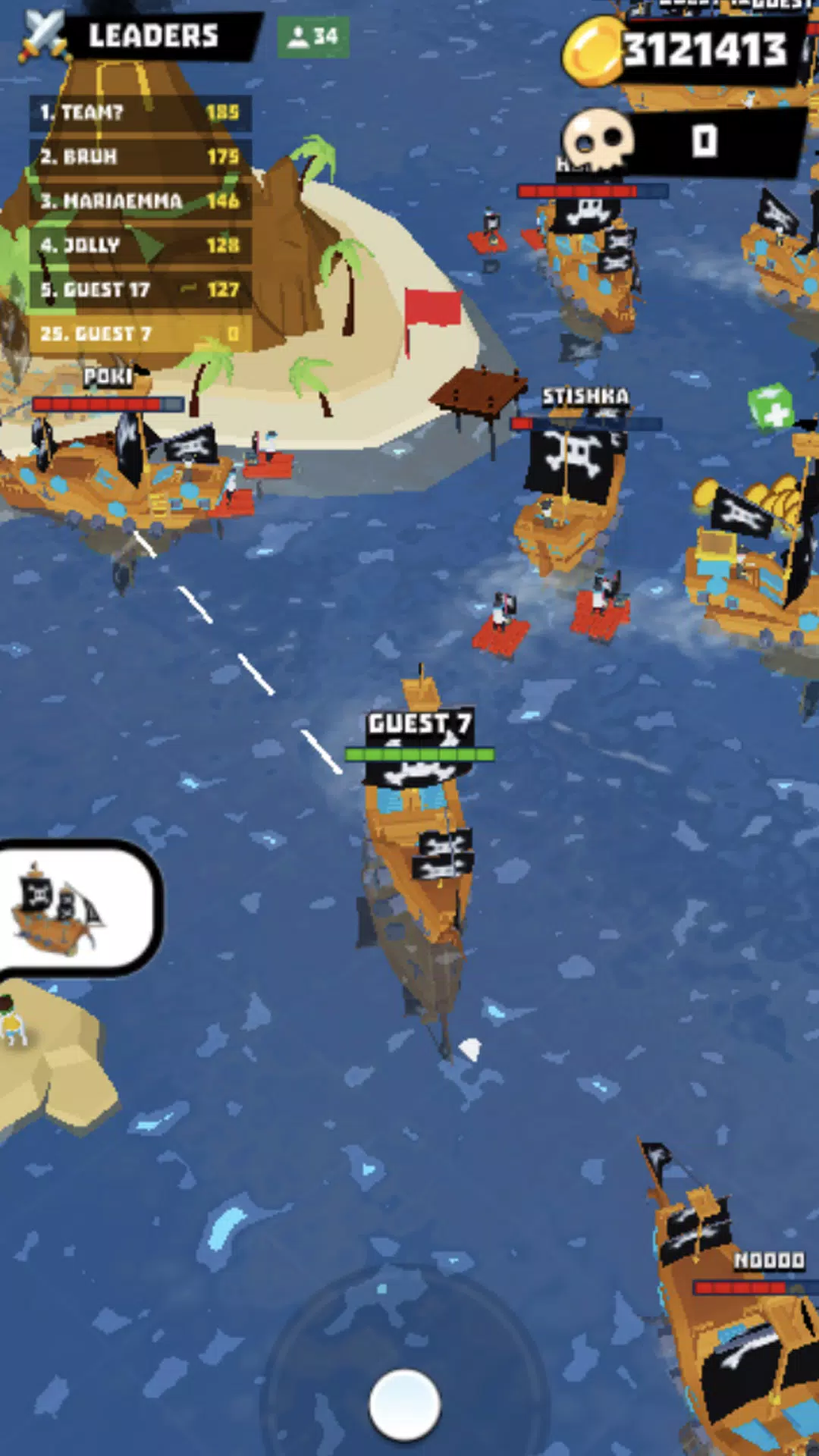Screen dimensions: 819x1456
Task: Tap the ship upgrade speech bubble
Action: point(77,906)
